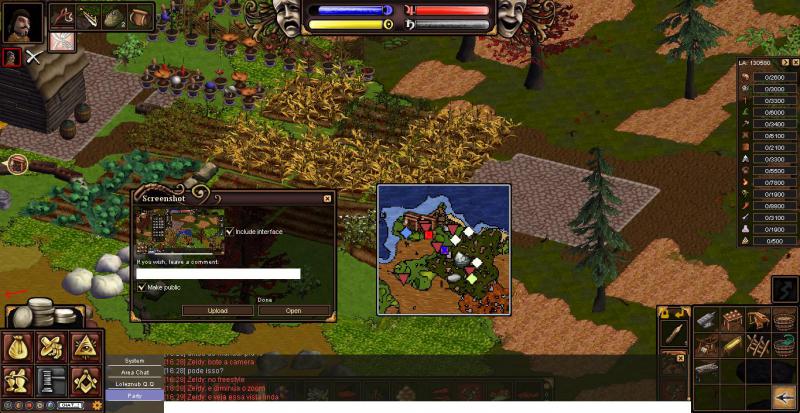Select the anvil in the build grid
The width and height of the screenshot is (800, 413).
[704, 320]
